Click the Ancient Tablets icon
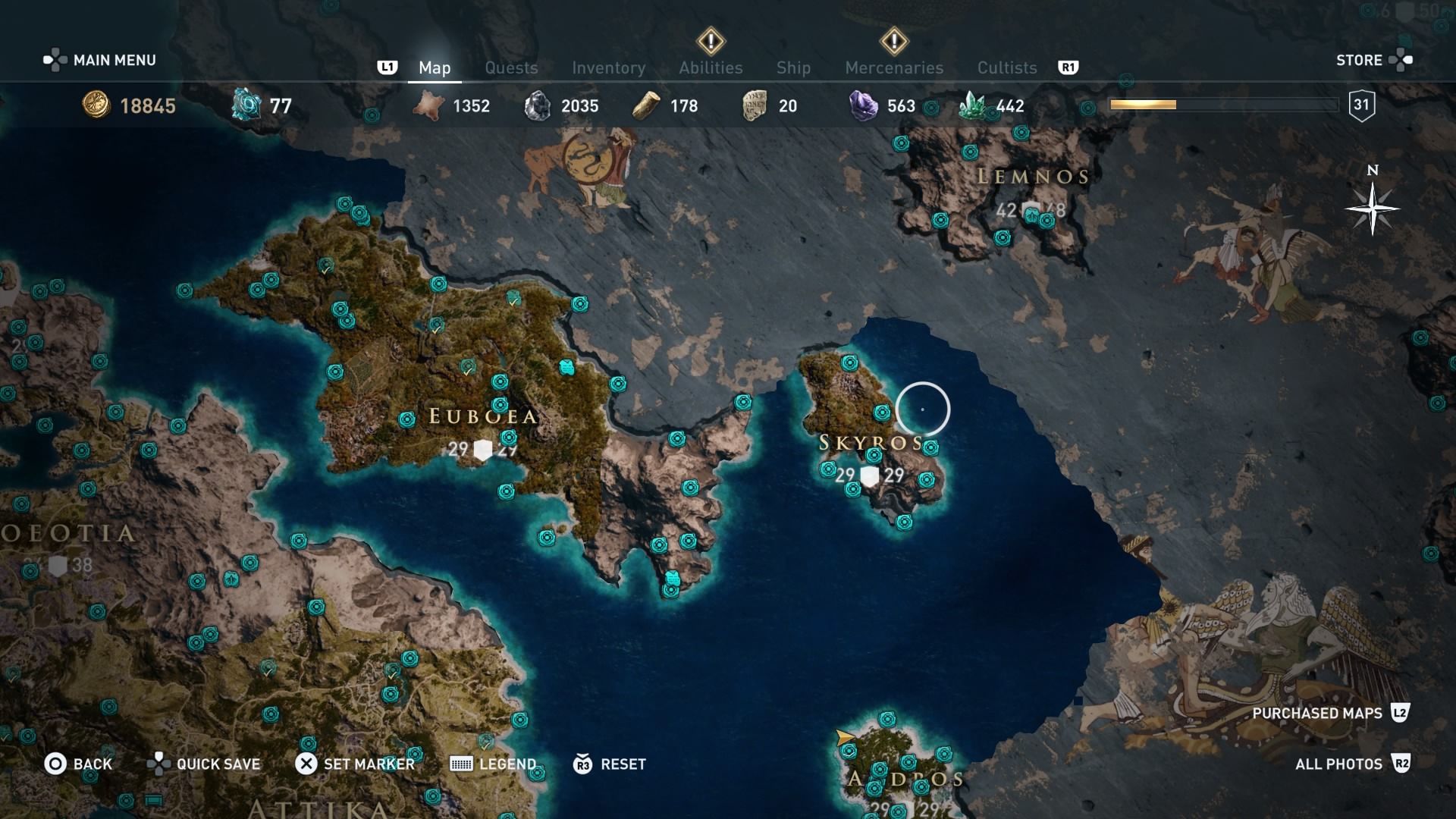Image resolution: width=1456 pixels, height=819 pixels. (x=754, y=105)
